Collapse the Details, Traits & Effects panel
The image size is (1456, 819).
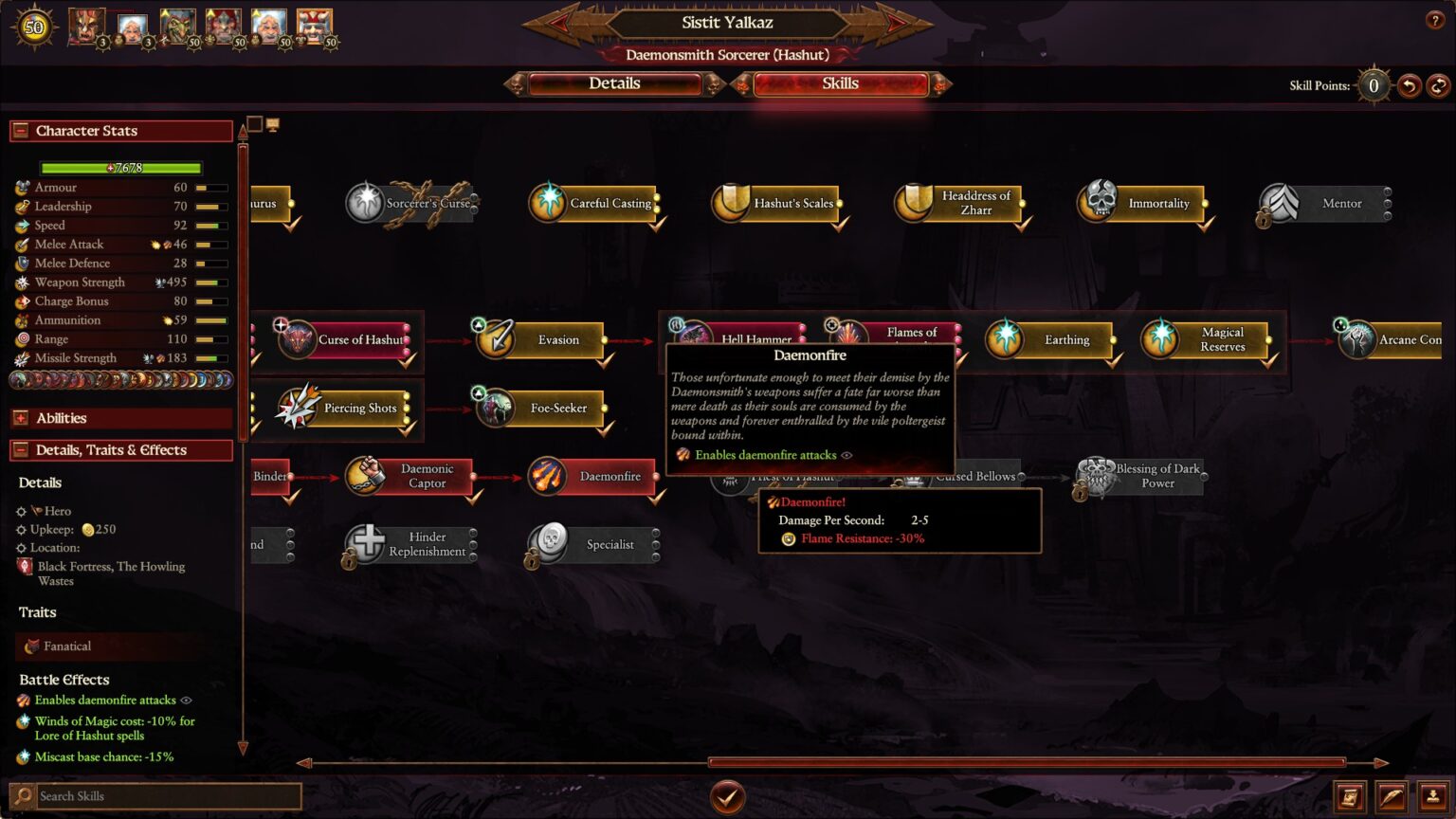click(x=23, y=449)
